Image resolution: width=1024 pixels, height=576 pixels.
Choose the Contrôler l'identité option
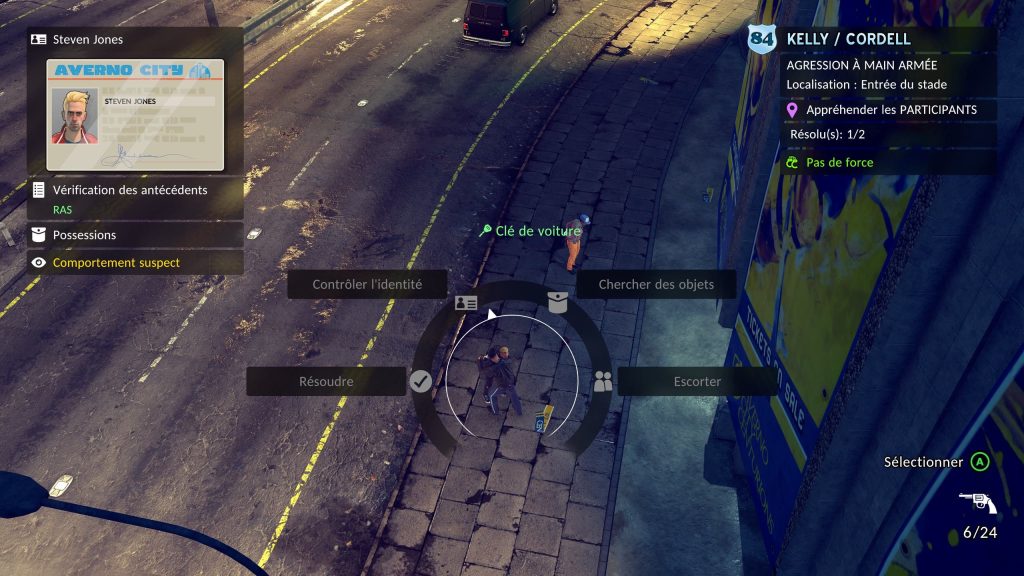coord(367,284)
